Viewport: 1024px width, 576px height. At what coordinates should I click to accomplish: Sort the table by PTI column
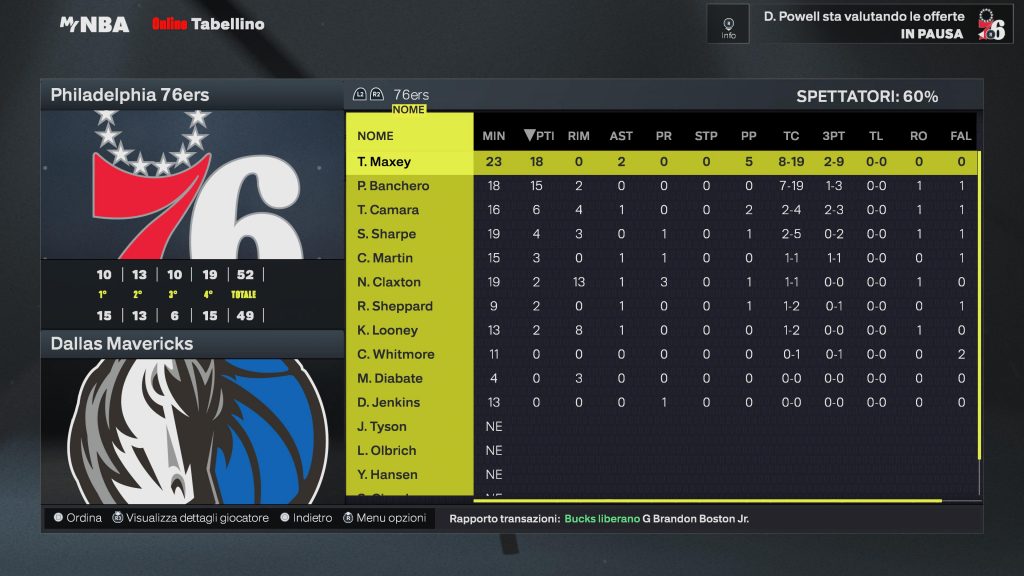pos(538,136)
